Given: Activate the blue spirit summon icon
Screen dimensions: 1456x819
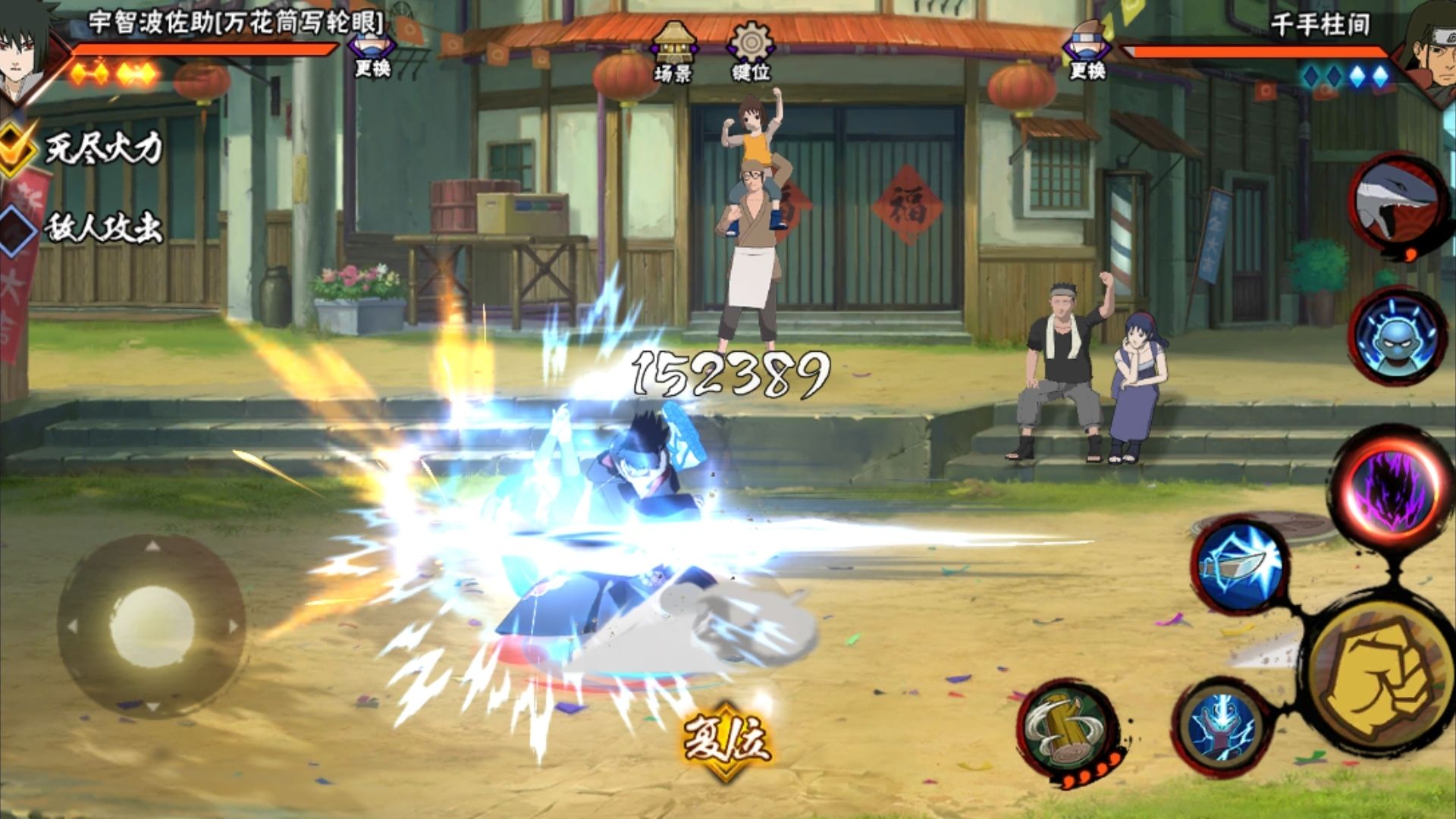Looking at the screenshot, I should click(1398, 335).
